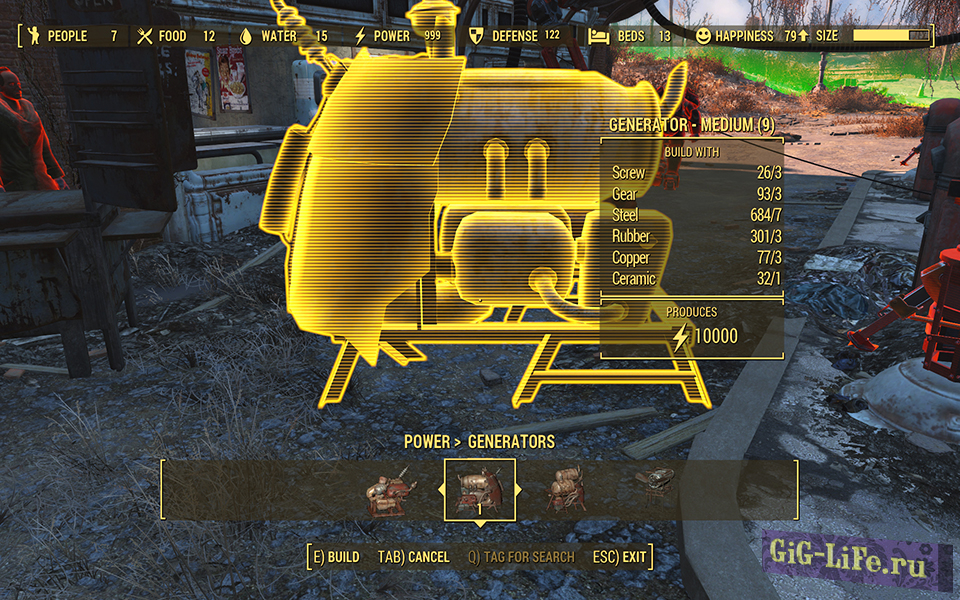Click the right arrow beside the selected generator
The image size is (960, 600).
[520, 490]
